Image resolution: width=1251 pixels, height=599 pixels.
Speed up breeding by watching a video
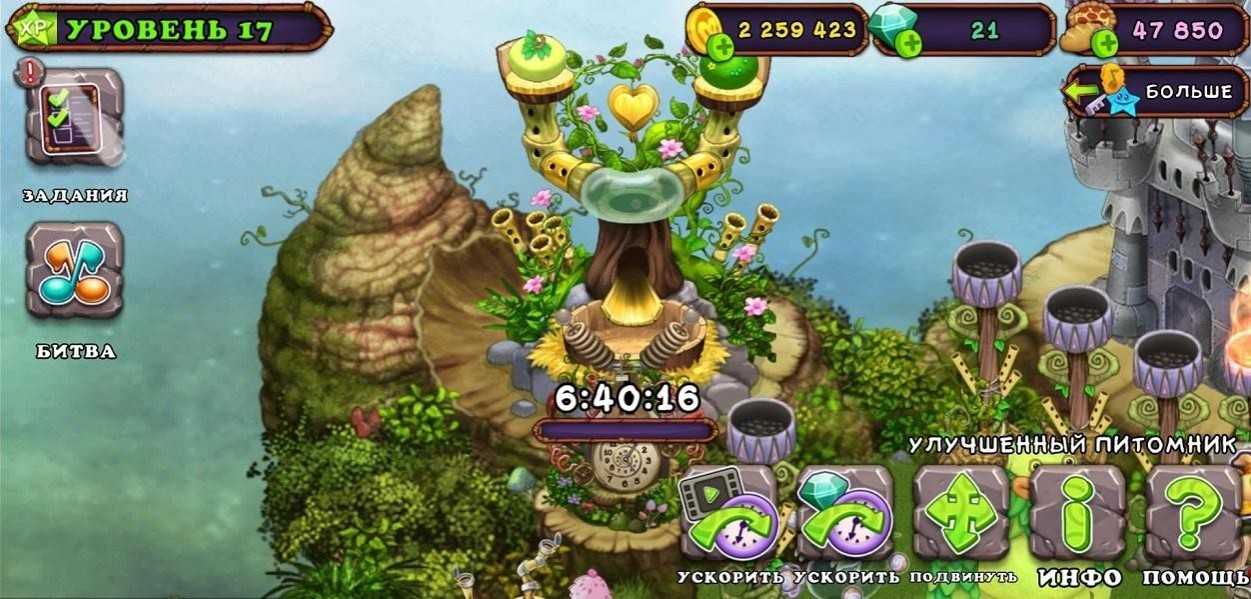coord(728,513)
